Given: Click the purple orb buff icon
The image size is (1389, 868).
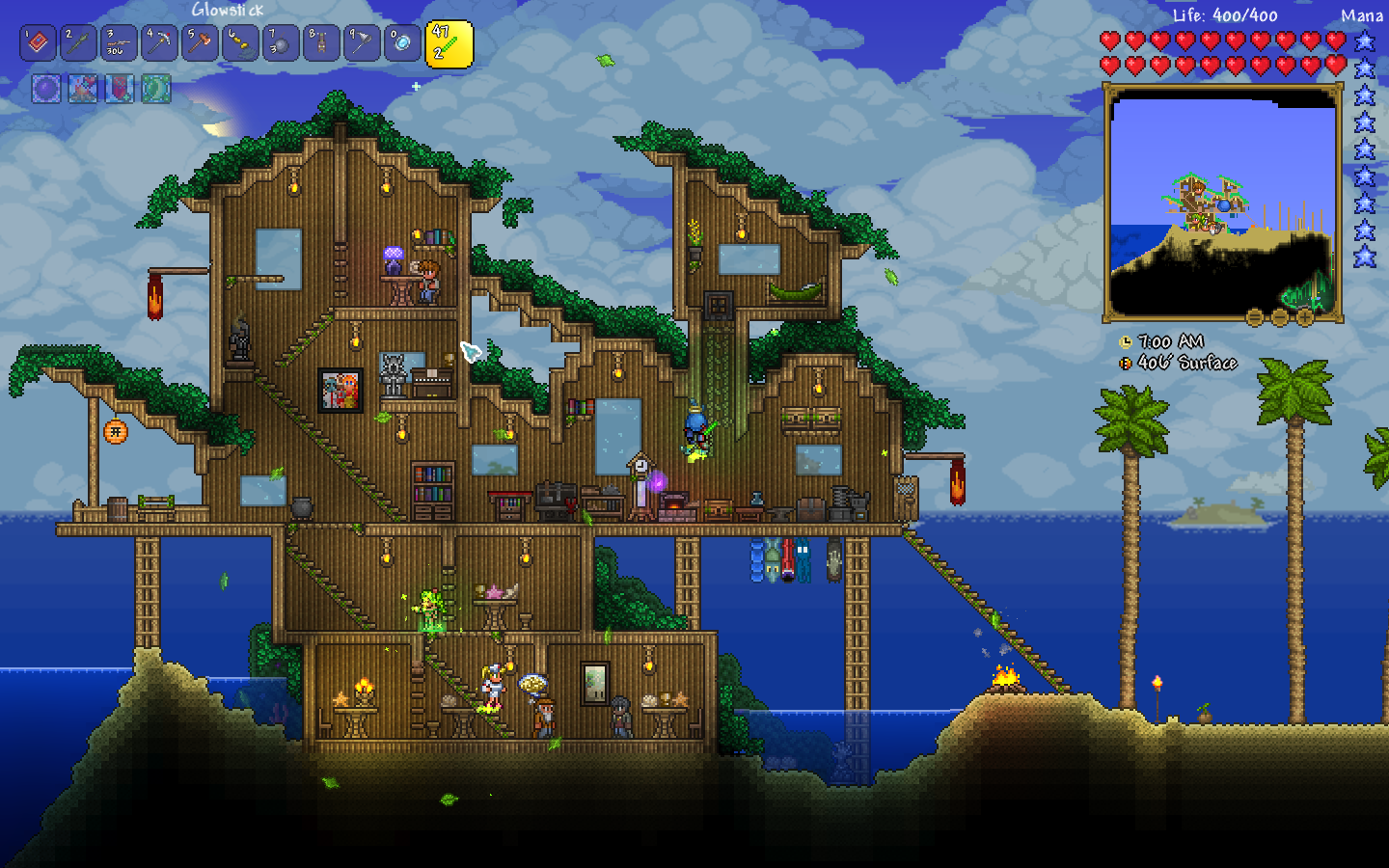Looking at the screenshot, I should click(45, 89).
